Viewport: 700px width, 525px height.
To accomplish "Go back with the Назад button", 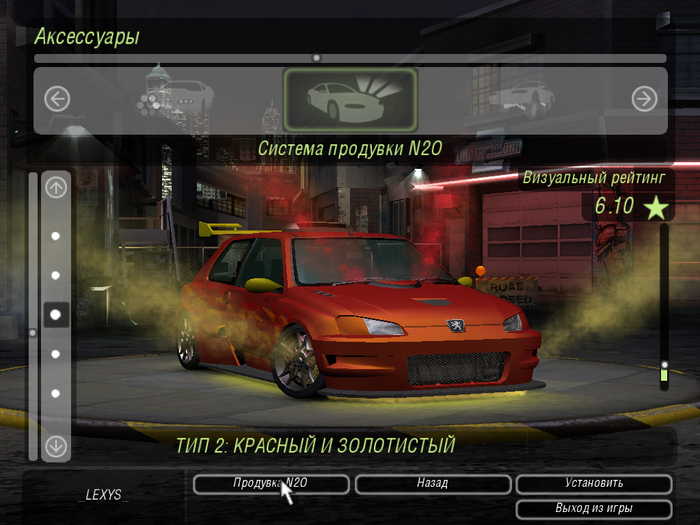I will point(432,484).
